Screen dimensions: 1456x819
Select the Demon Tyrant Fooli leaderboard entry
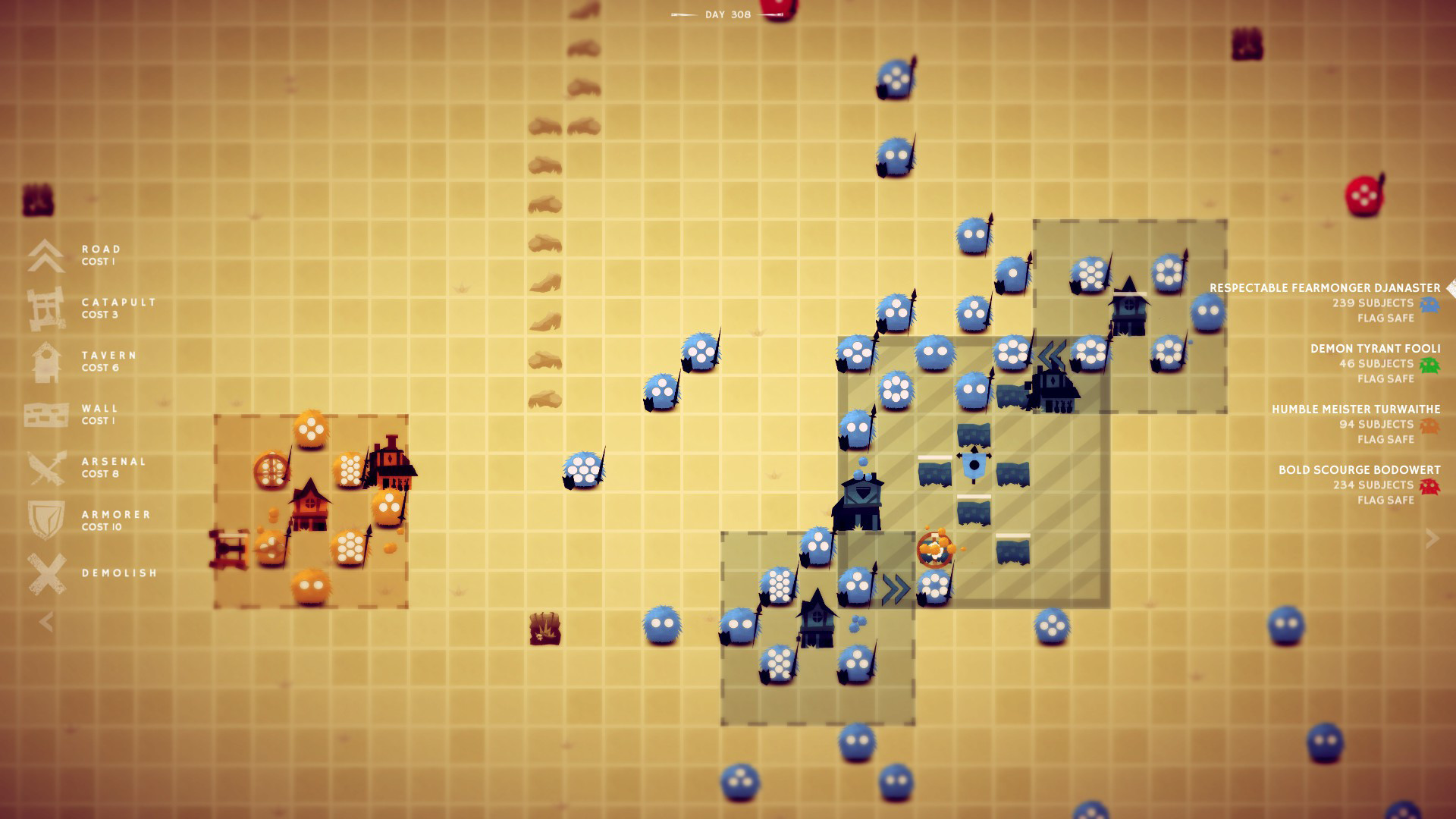point(1376,349)
